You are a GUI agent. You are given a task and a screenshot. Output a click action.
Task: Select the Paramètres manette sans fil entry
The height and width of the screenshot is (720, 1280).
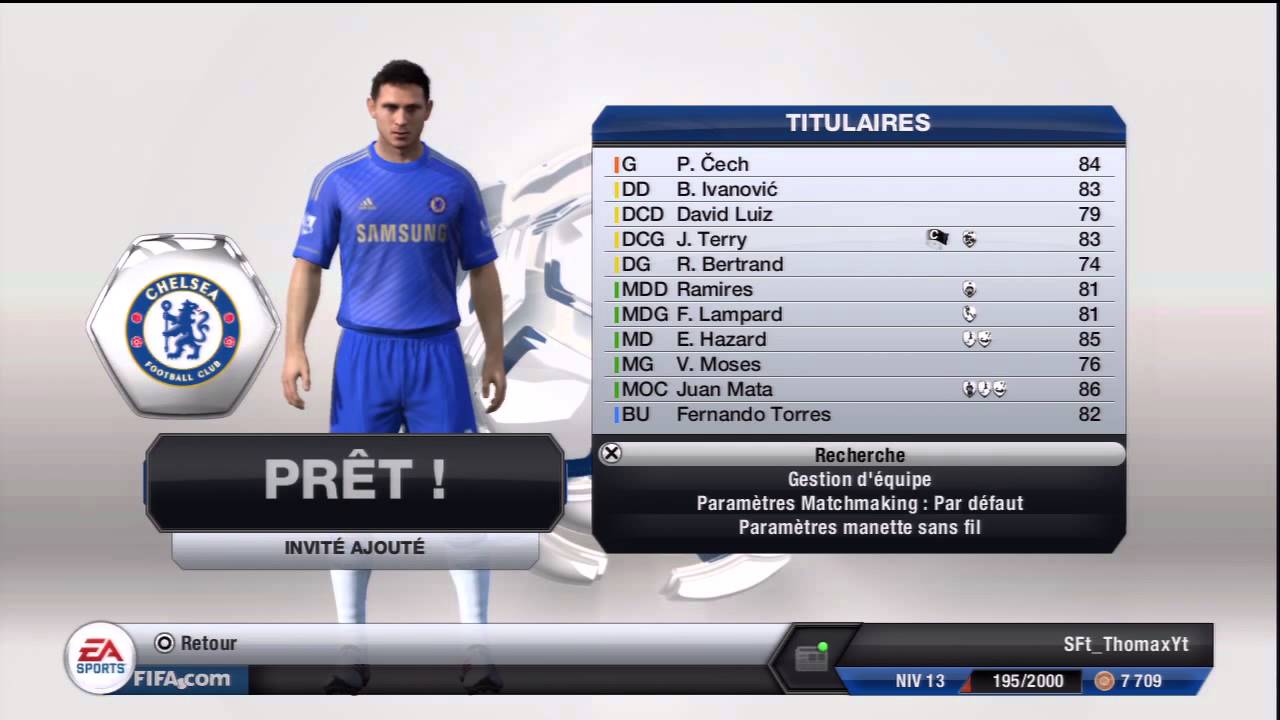(x=859, y=527)
